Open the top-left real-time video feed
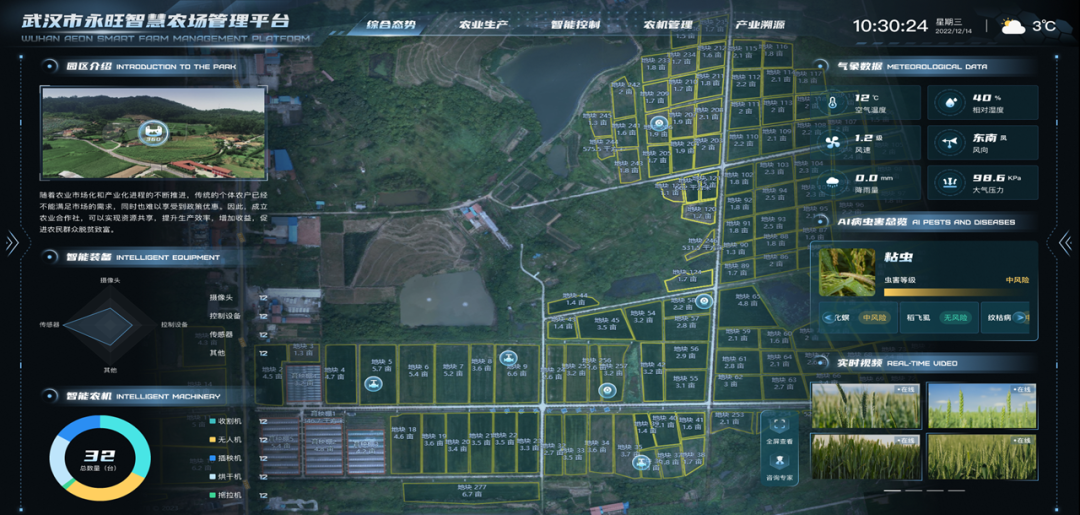This screenshot has width=1080, height=515. (x=864, y=405)
